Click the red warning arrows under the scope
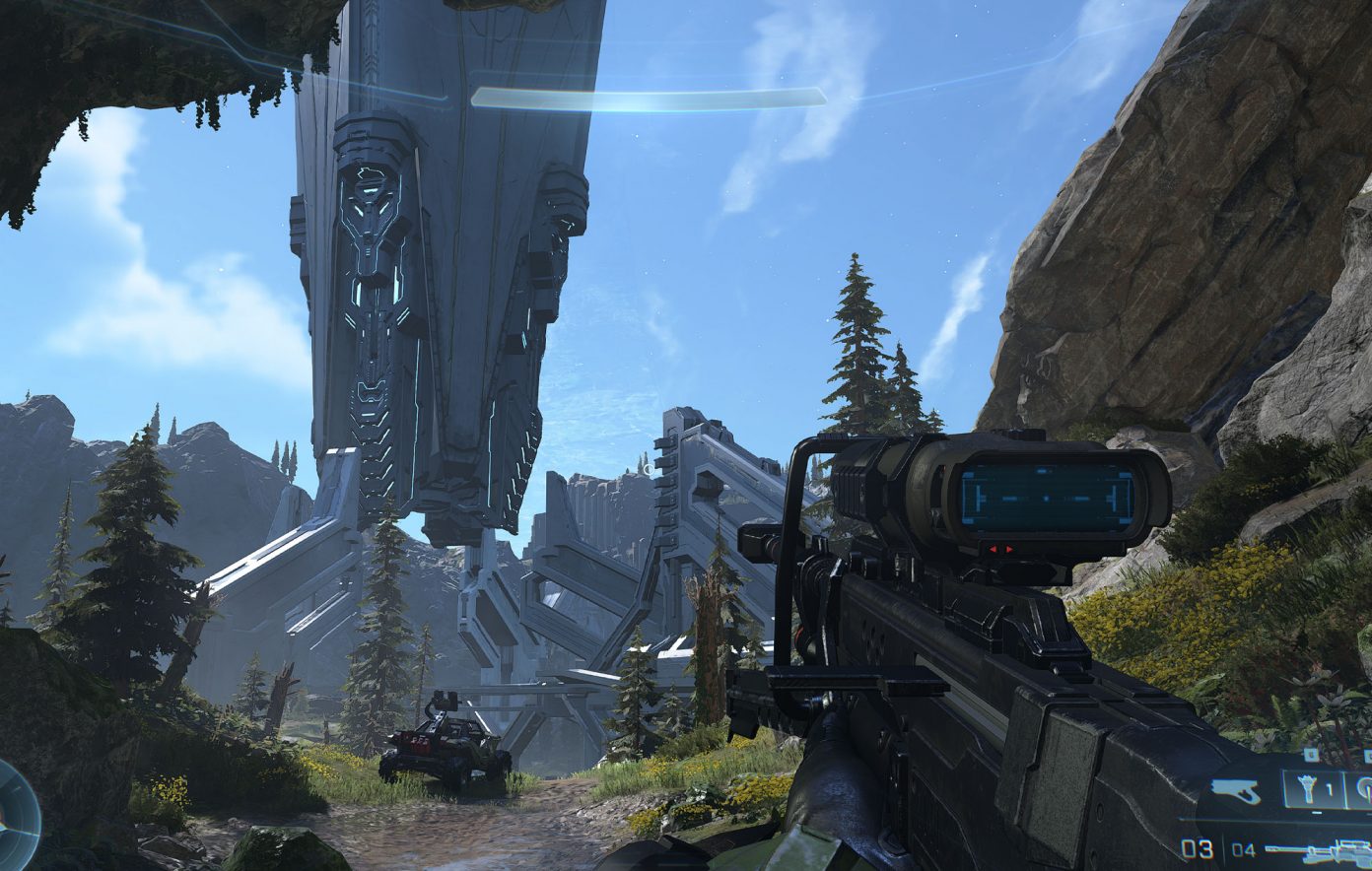 click(1000, 549)
